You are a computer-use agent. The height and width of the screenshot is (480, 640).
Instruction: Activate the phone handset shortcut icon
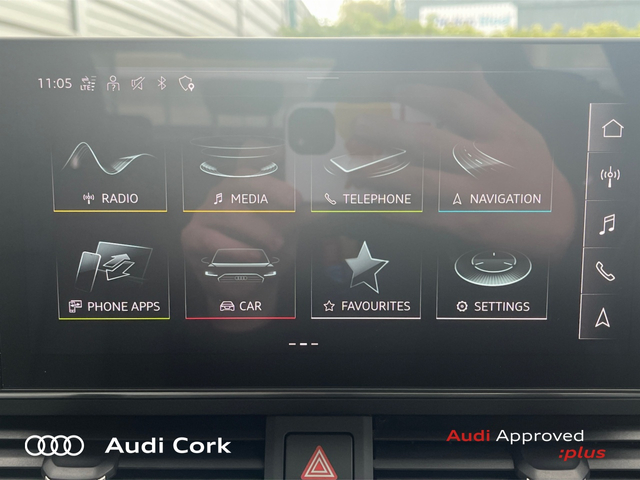[x=606, y=270]
